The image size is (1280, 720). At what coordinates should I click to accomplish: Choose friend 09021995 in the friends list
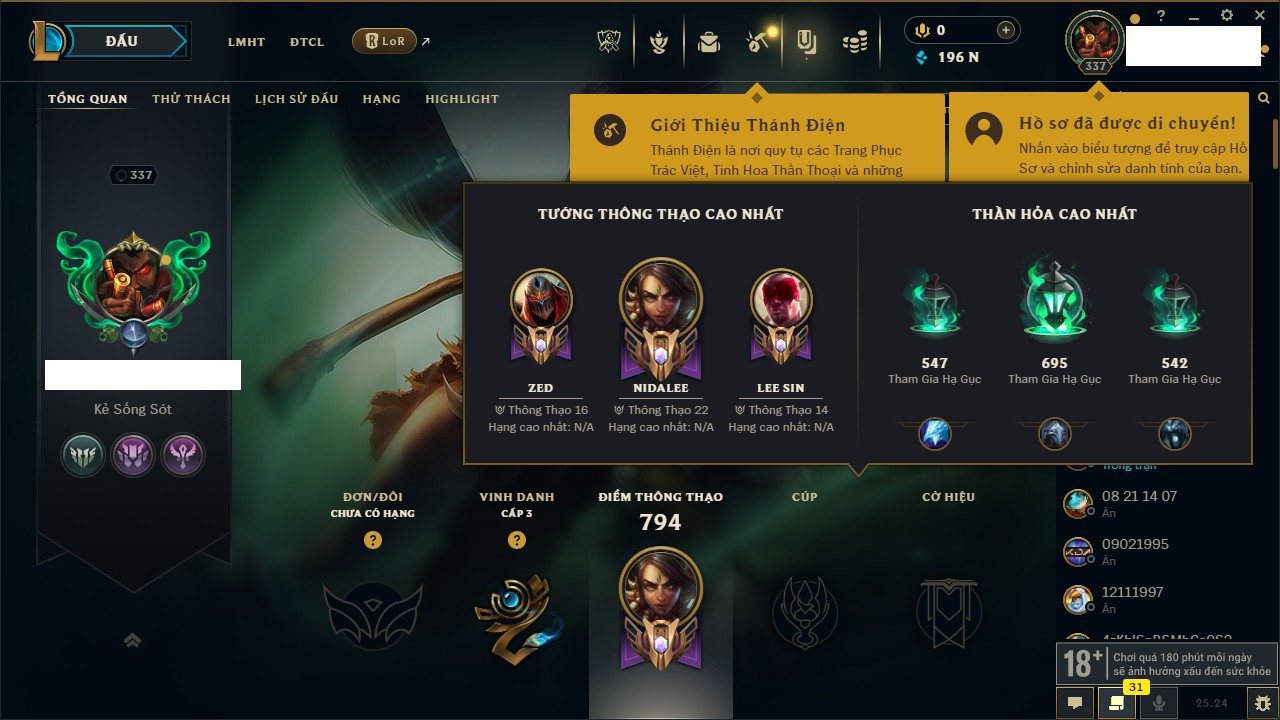tap(1135, 551)
